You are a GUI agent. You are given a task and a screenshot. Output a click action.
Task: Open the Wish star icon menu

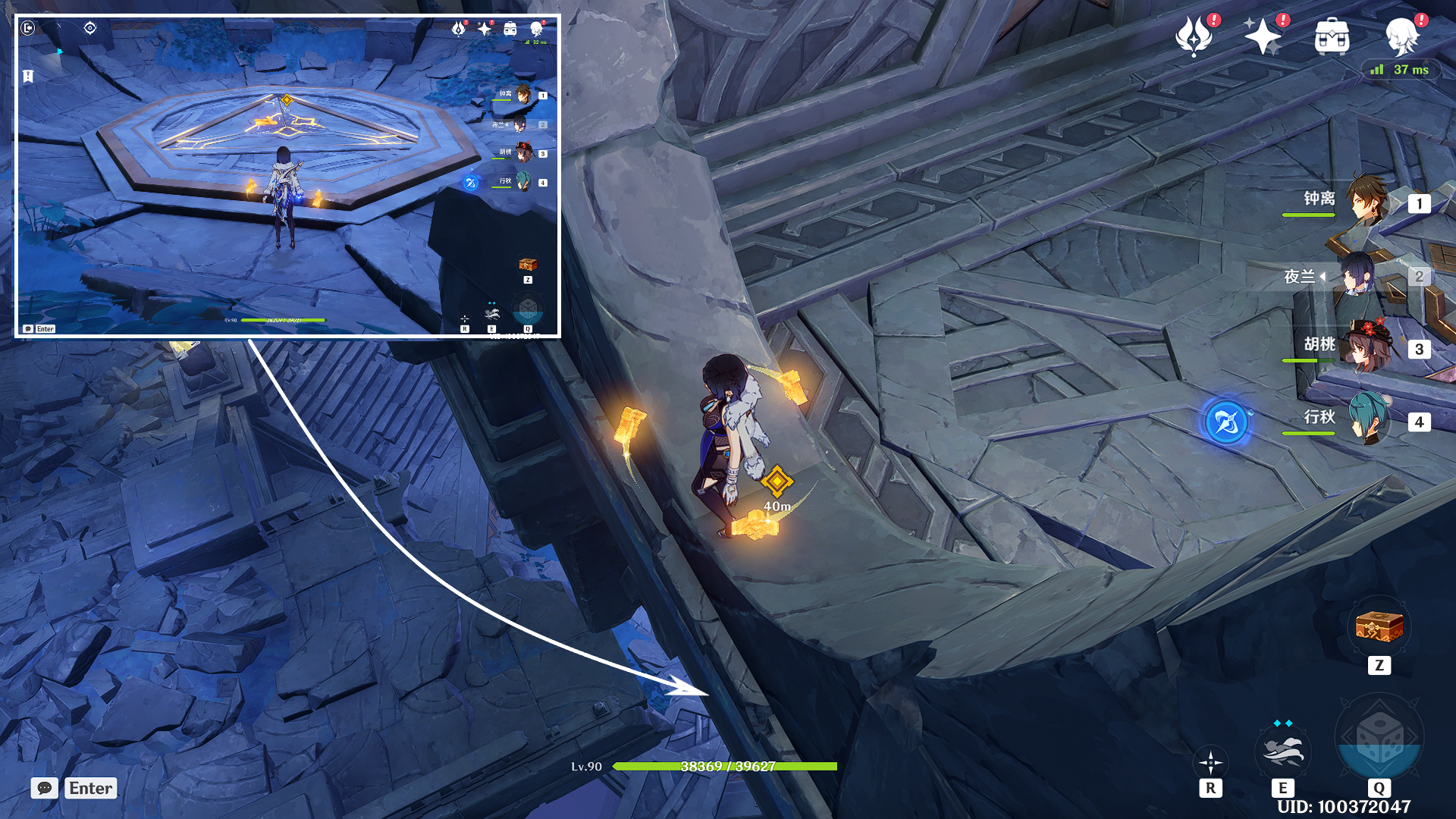pyautogui.click(x=1261, y=36)
